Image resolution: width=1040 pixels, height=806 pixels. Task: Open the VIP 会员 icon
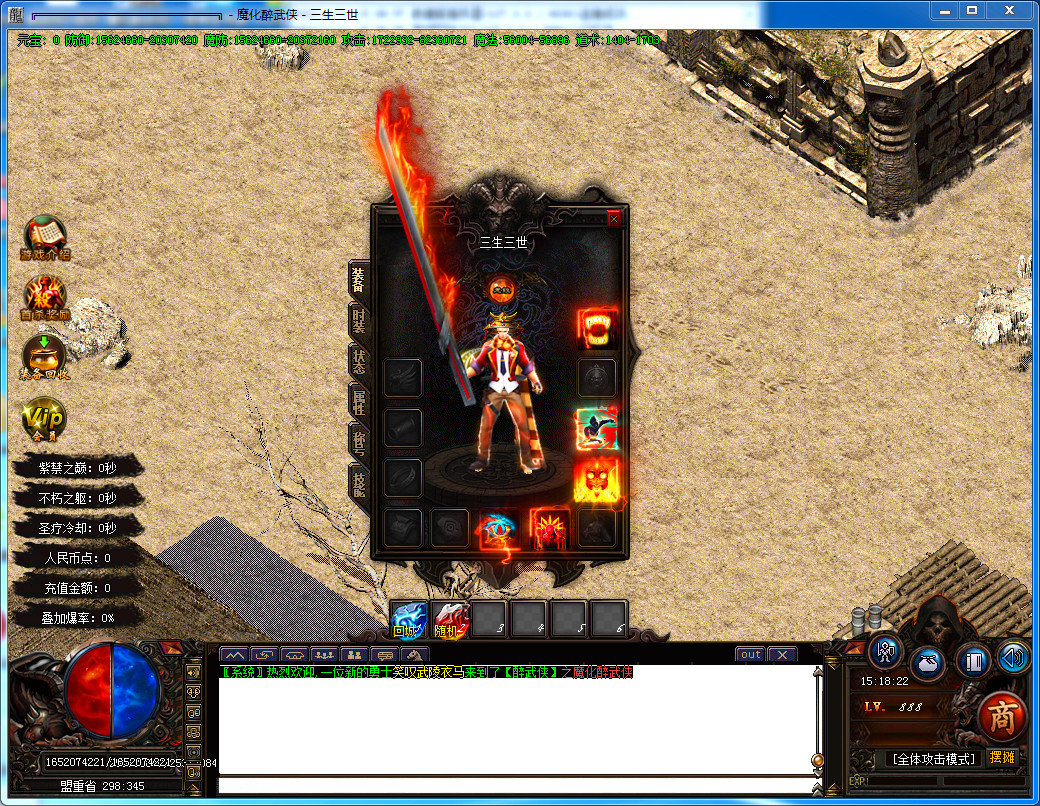45,418
